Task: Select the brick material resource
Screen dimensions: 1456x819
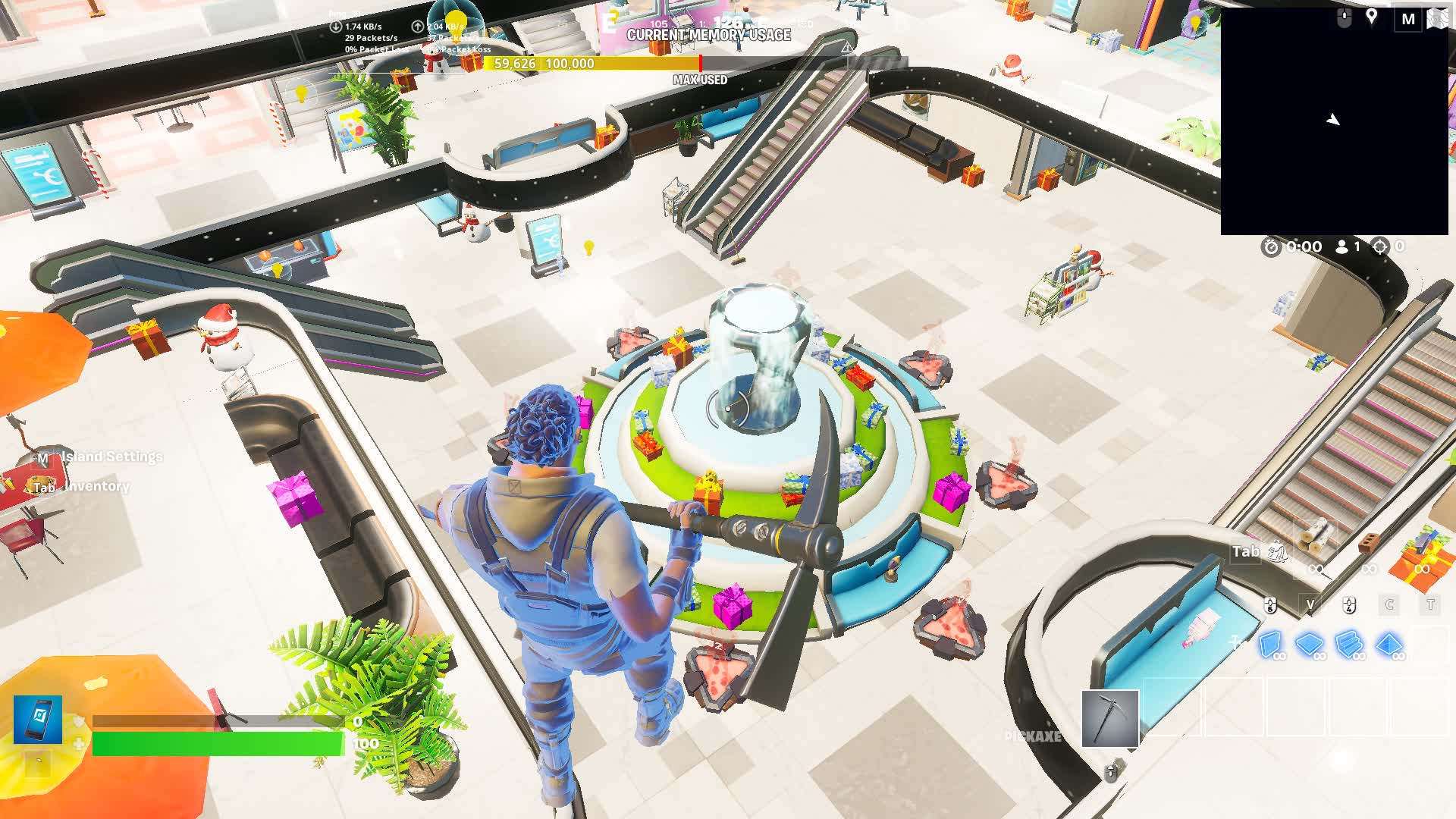Action: [x=1368, y=544]
